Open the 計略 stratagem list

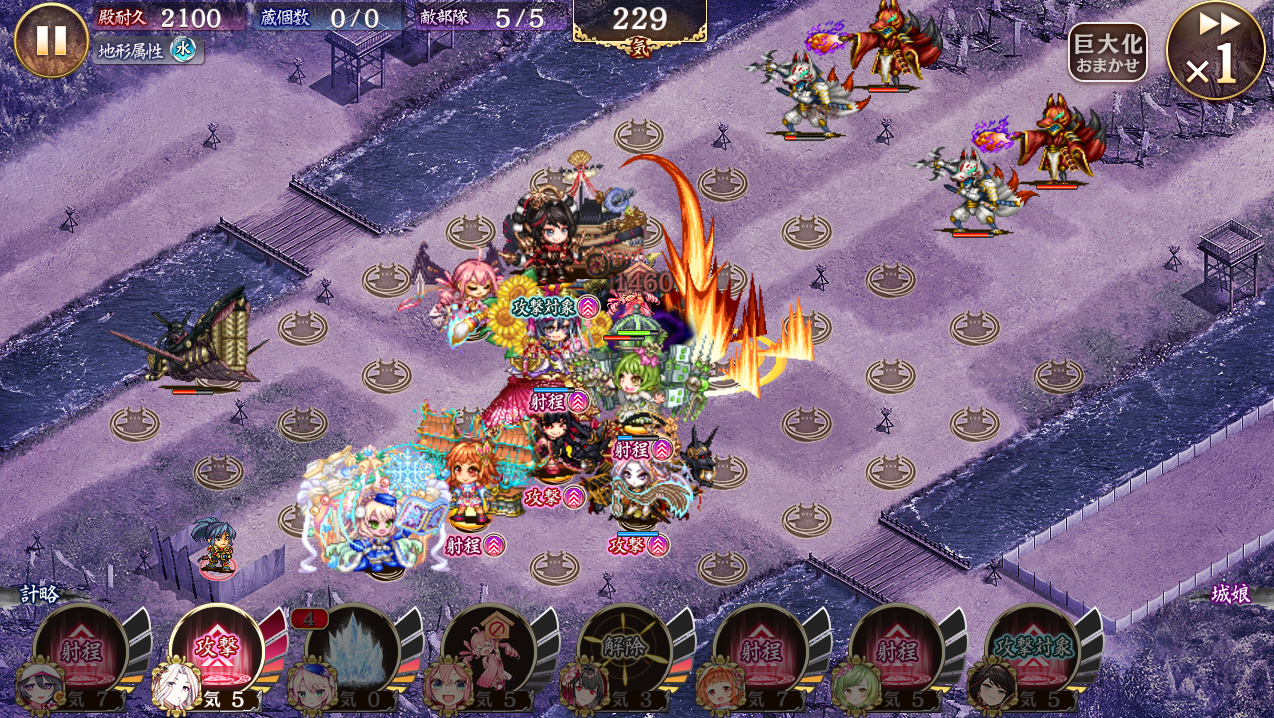[40, 594]
